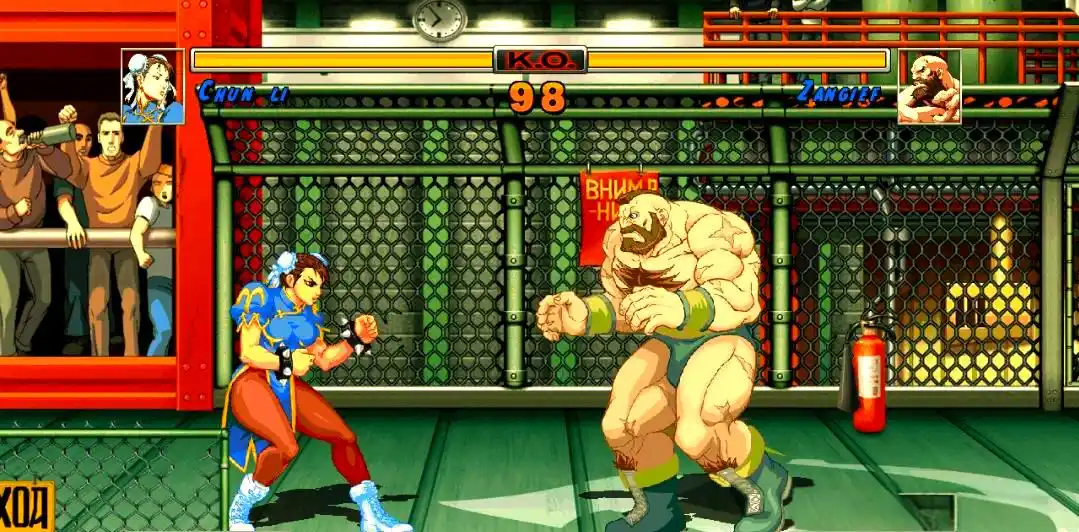Screen dimensions: 1079x532
Task: Select Zangief's character portrait
Action: click(x=928, y=87)
